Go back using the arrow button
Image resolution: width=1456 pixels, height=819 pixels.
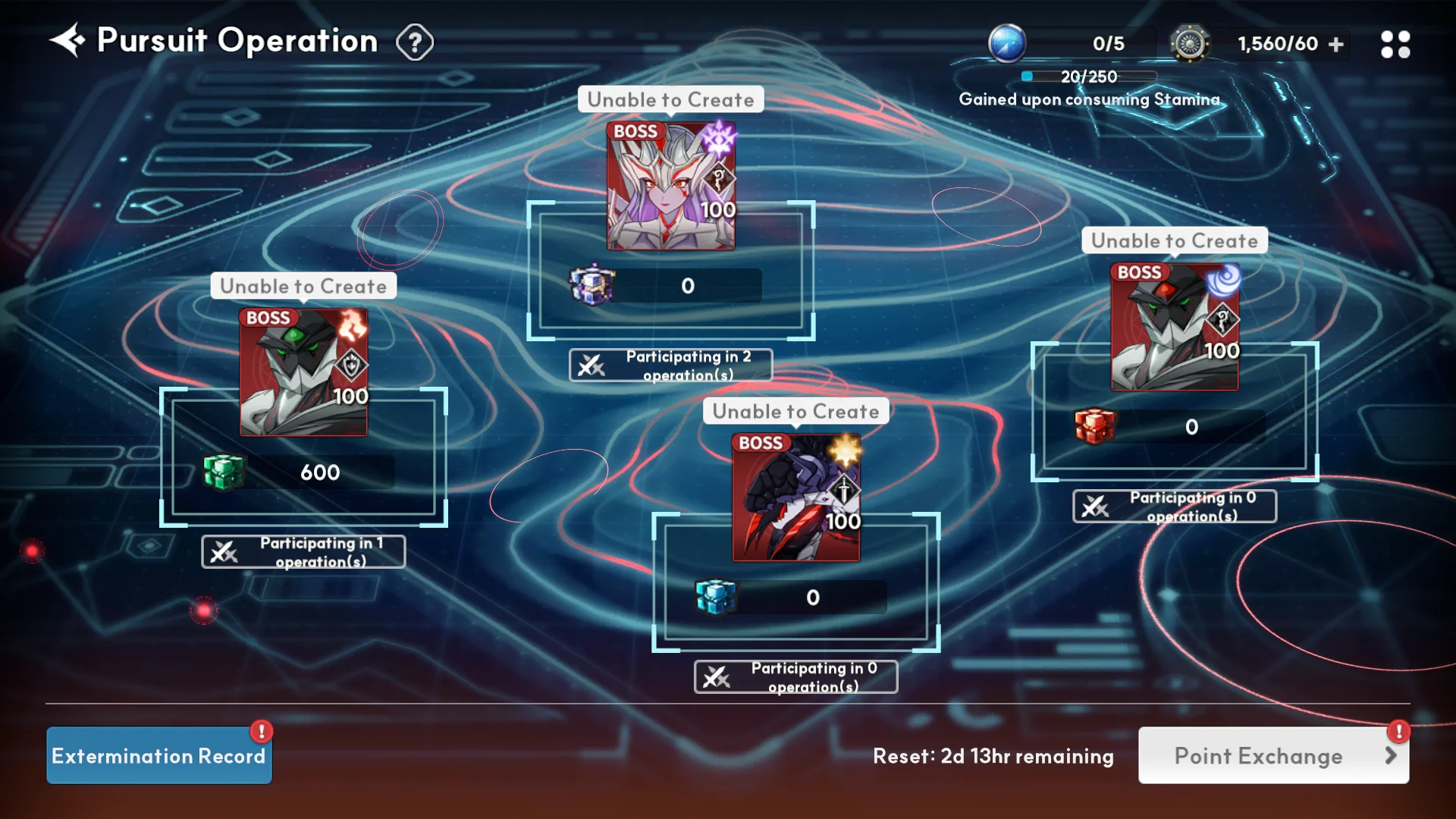pos(67,41)
